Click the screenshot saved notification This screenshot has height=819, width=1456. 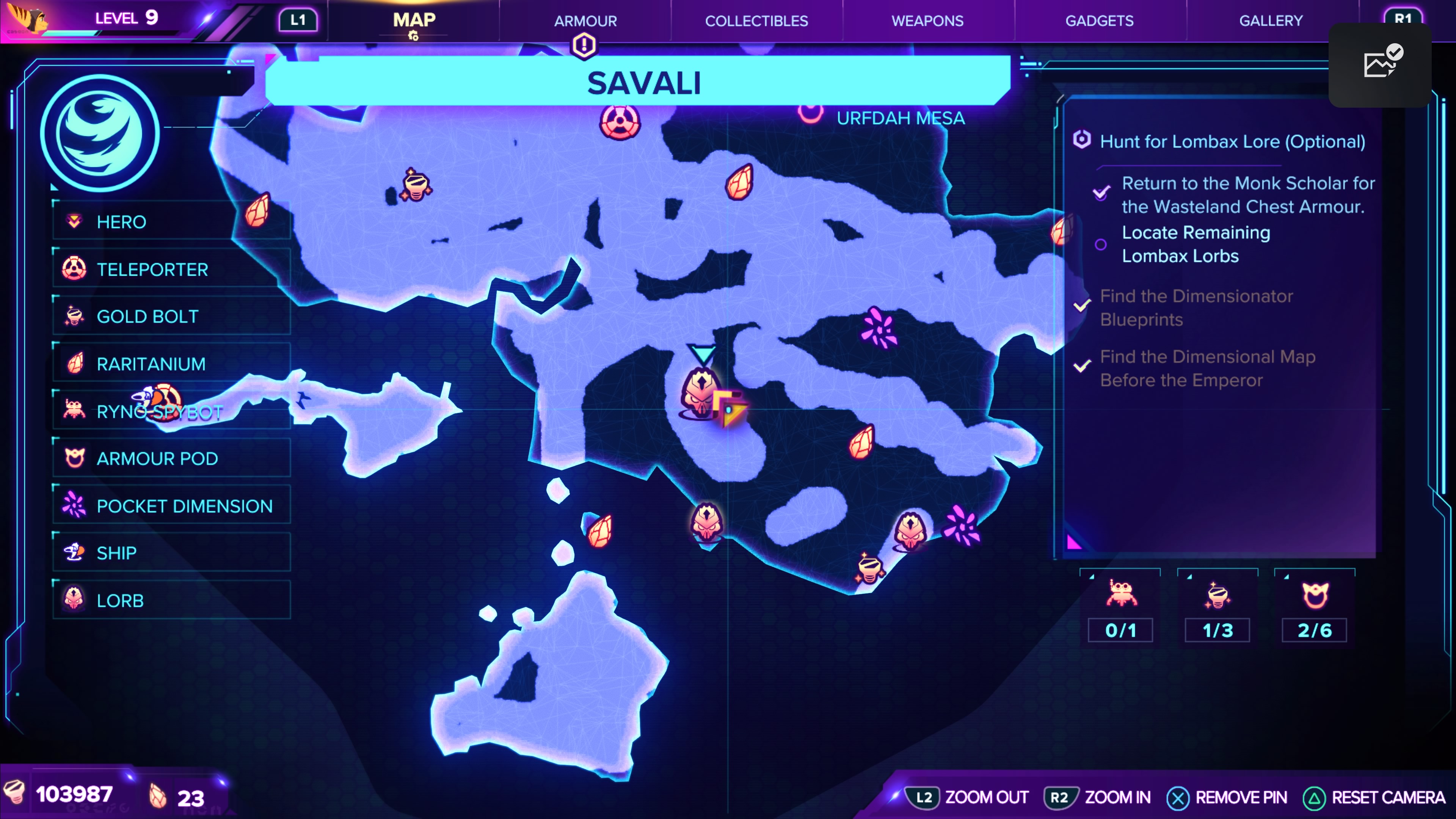pyautogui.click(x=1380, y=64)
